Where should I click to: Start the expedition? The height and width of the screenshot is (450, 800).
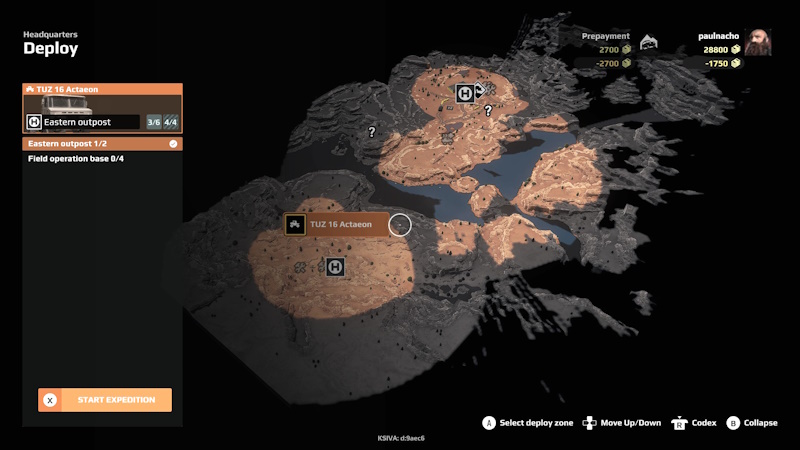(105, 400)
